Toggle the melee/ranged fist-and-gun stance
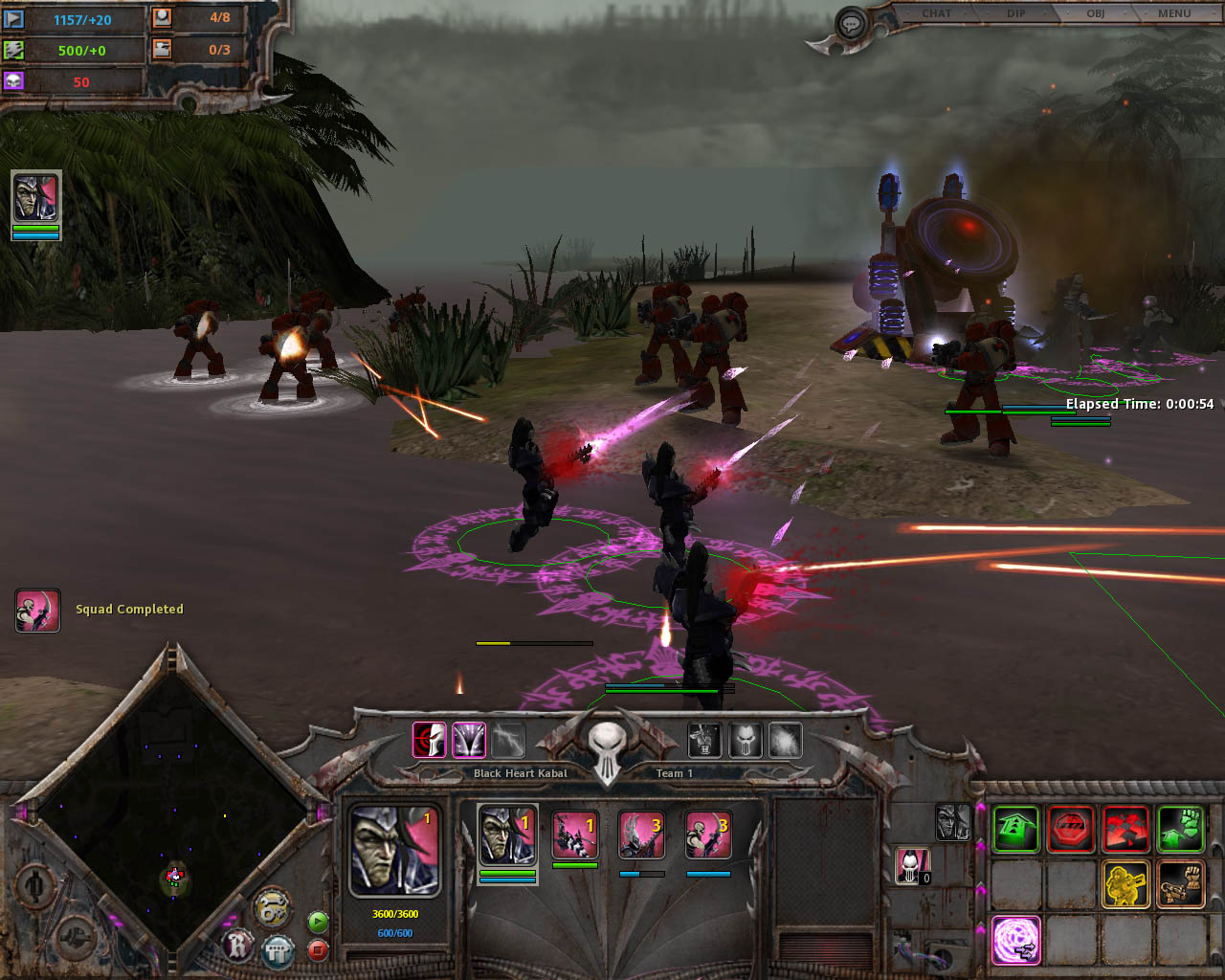 click(x=1181, y=883)
